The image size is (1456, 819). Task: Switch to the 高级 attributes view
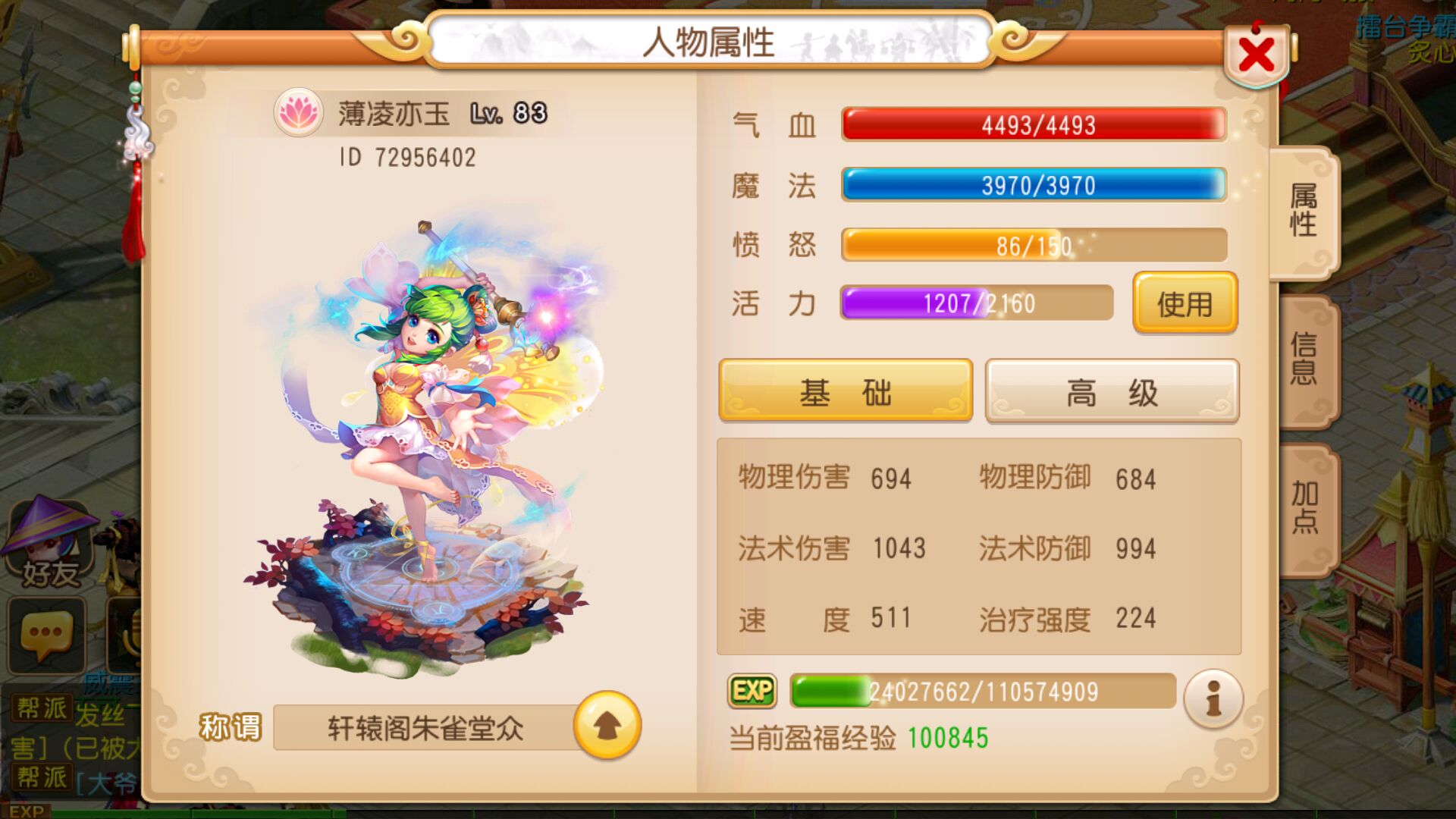[x=1110, y=391]
